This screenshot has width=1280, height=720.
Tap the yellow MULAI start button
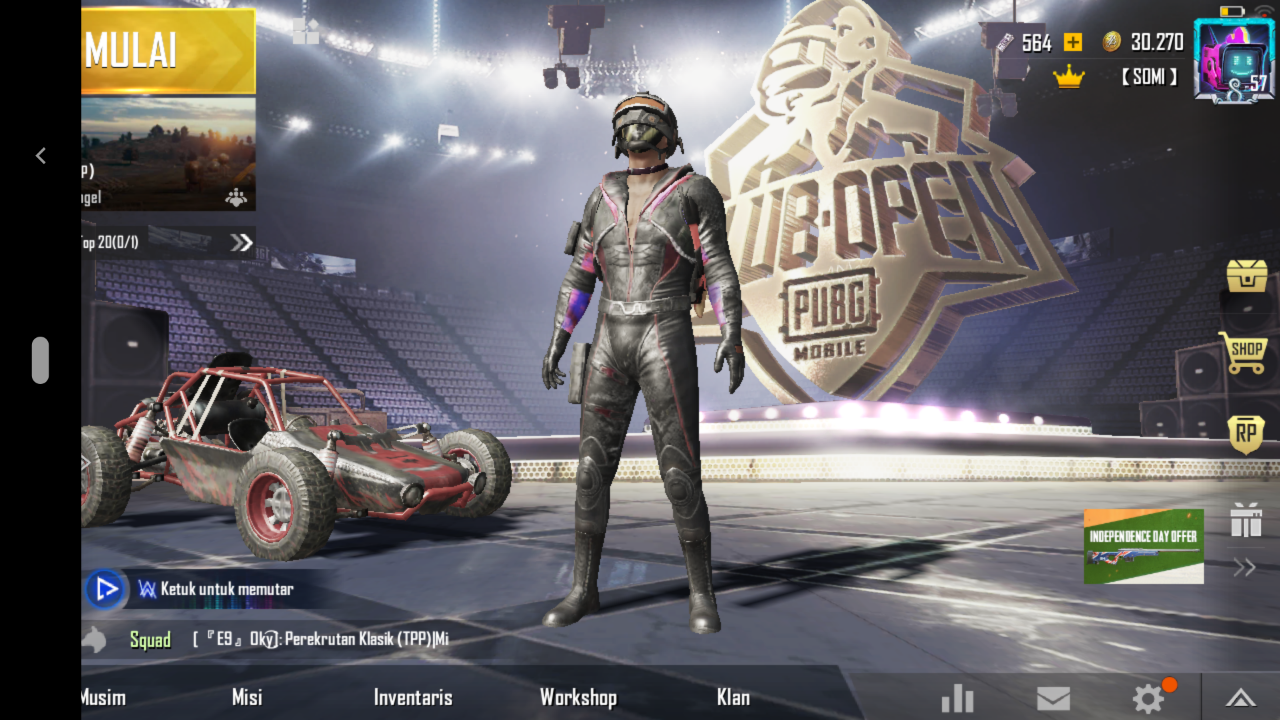point(168,51)
